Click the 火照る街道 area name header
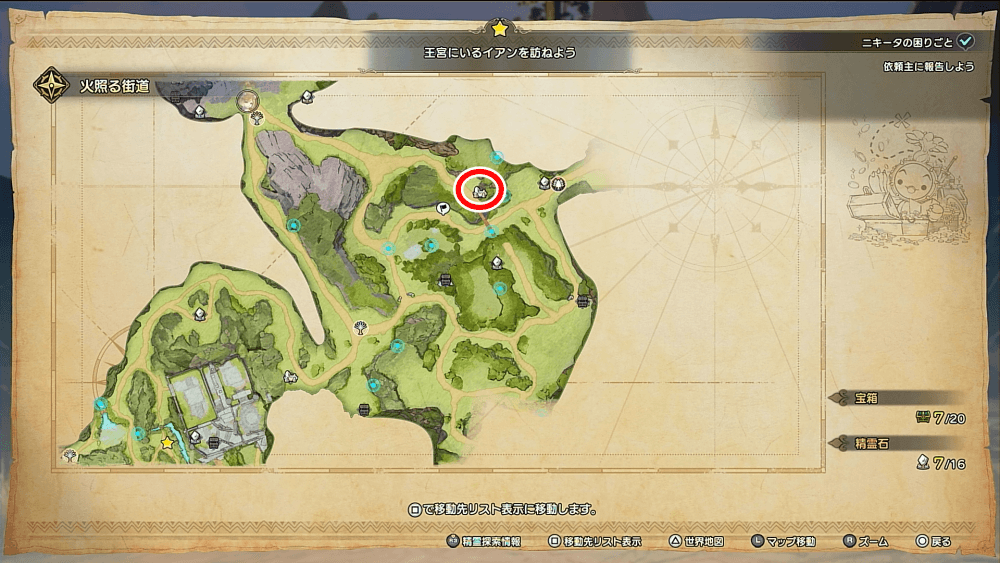The height and width of the screenshot is (563, 1000). tap(113, 86)
